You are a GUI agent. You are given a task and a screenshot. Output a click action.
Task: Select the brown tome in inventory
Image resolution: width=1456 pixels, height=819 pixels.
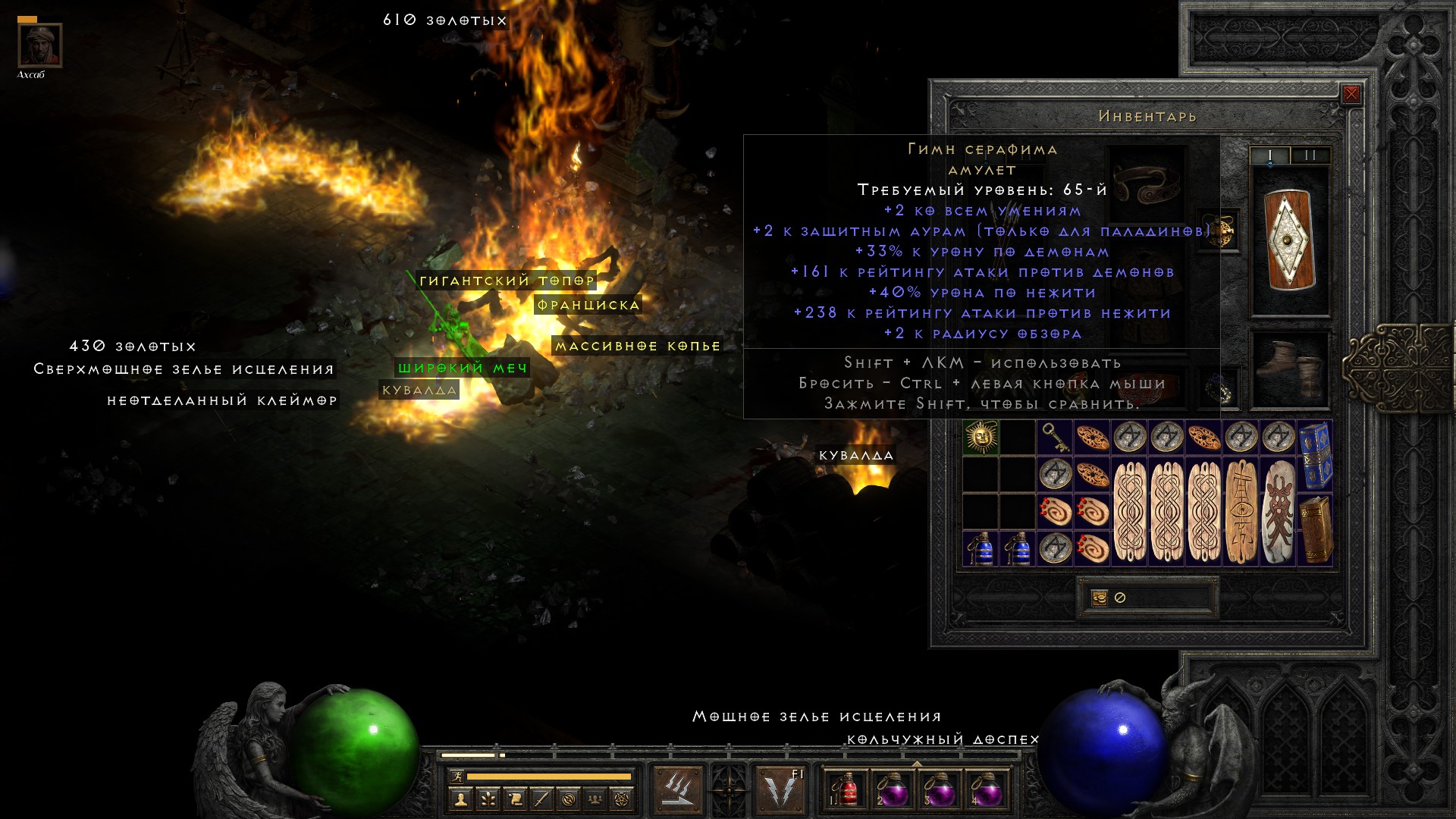[x=1315, y=530]
